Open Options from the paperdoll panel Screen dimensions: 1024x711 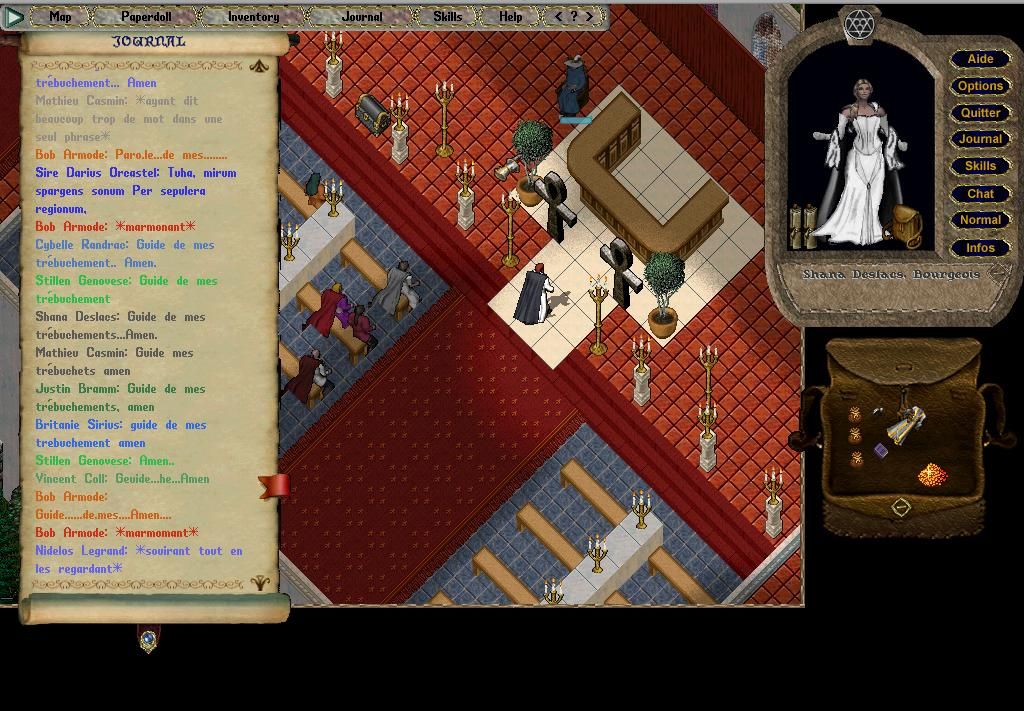click(980, 86)
